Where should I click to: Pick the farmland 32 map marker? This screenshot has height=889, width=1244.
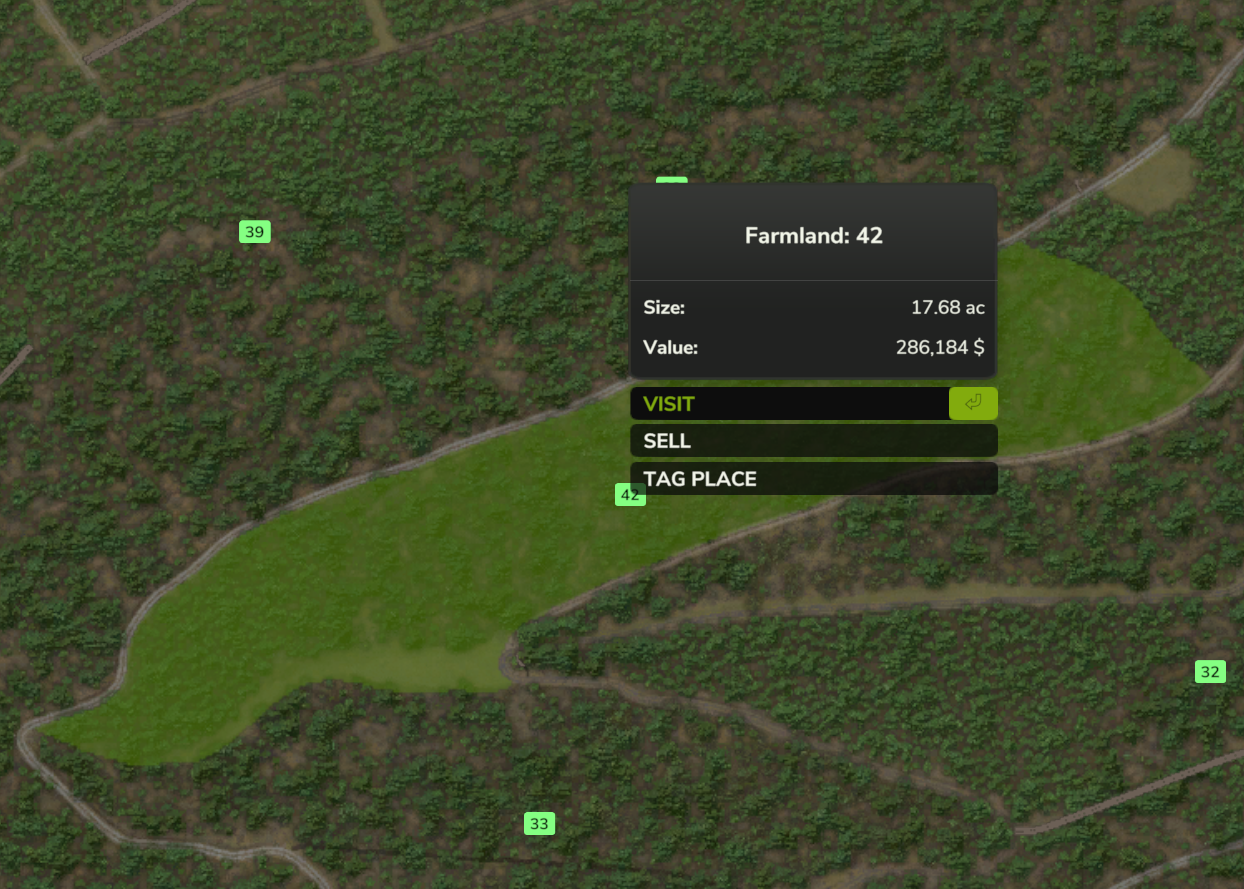click(1210, 672)
